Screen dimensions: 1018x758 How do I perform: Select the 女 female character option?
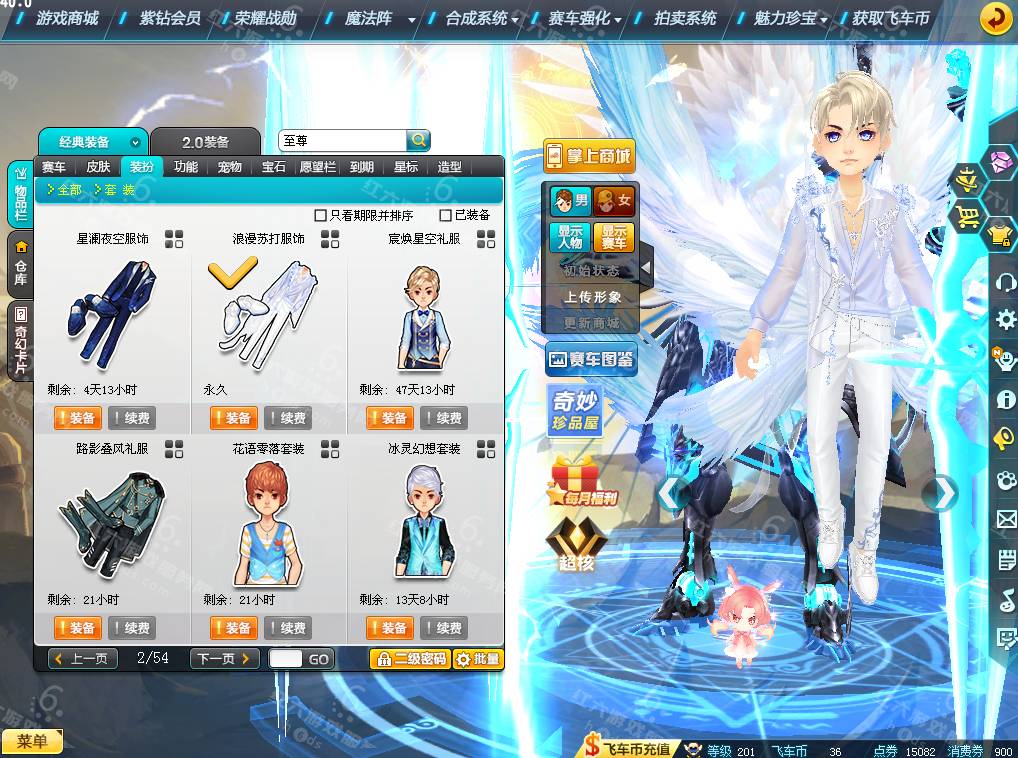tap(614, 202)
